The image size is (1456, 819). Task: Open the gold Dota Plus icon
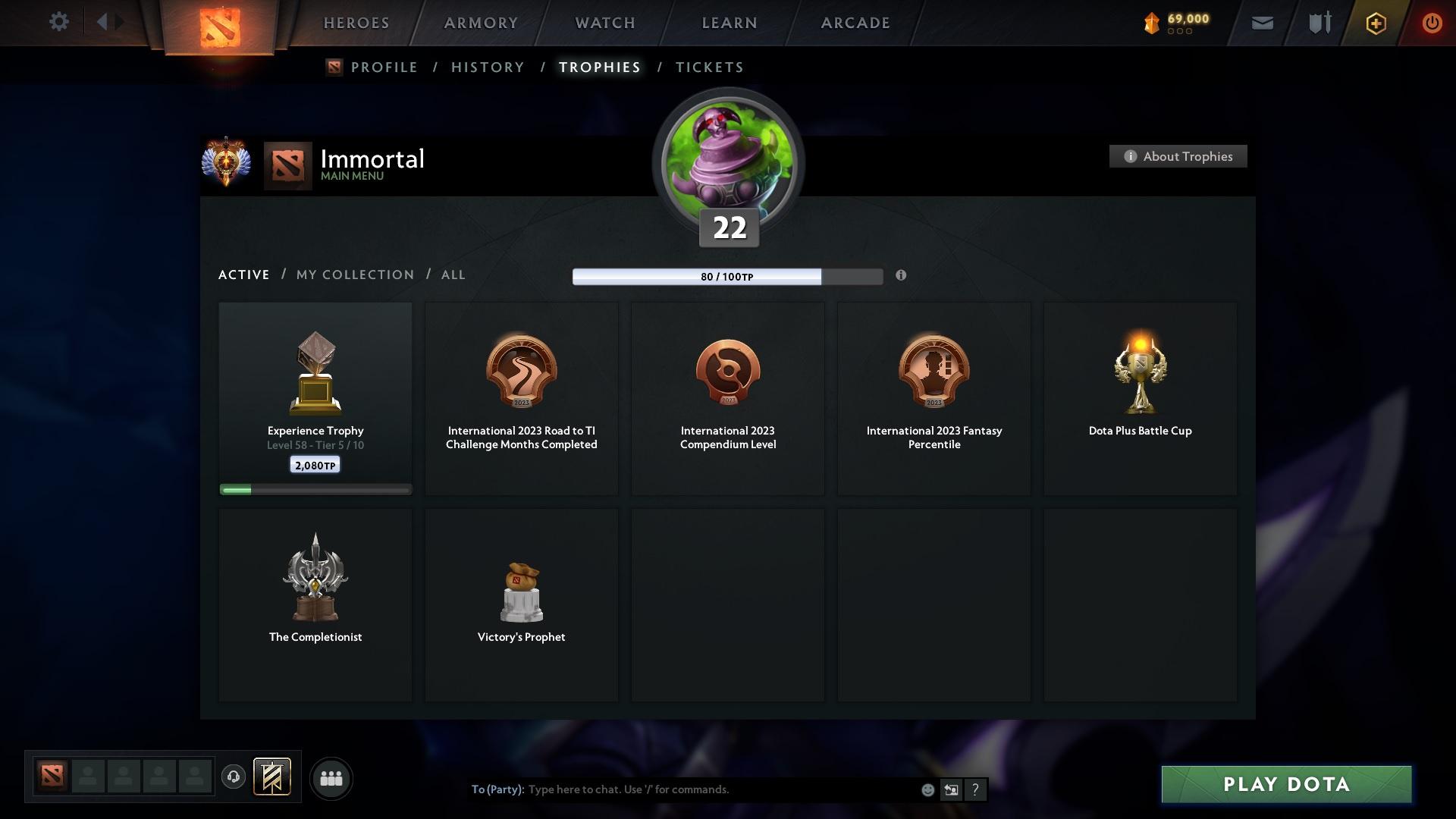(x=1375, y=22)
